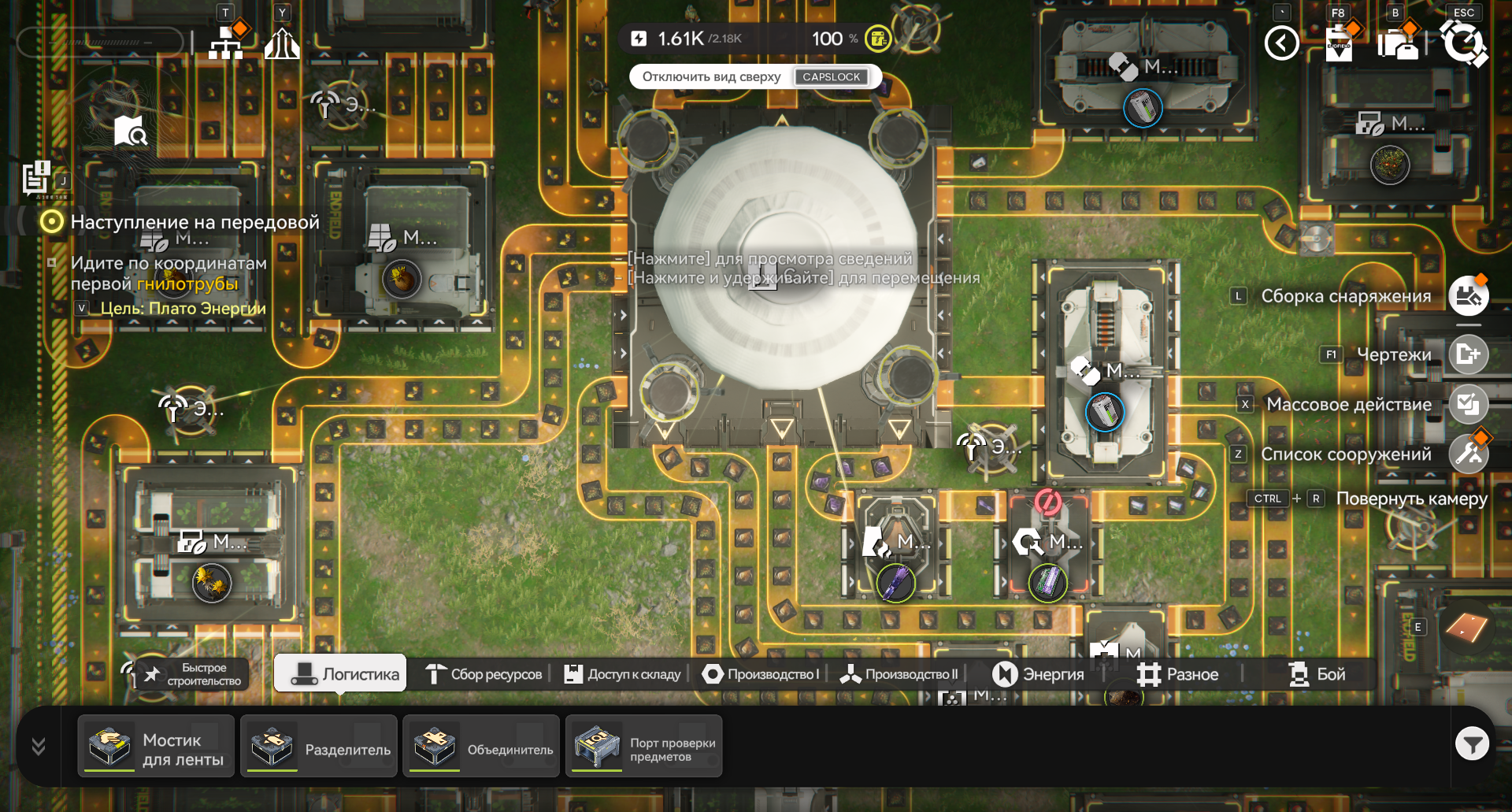Open the Сбор ресурсов category

point(484,674)
